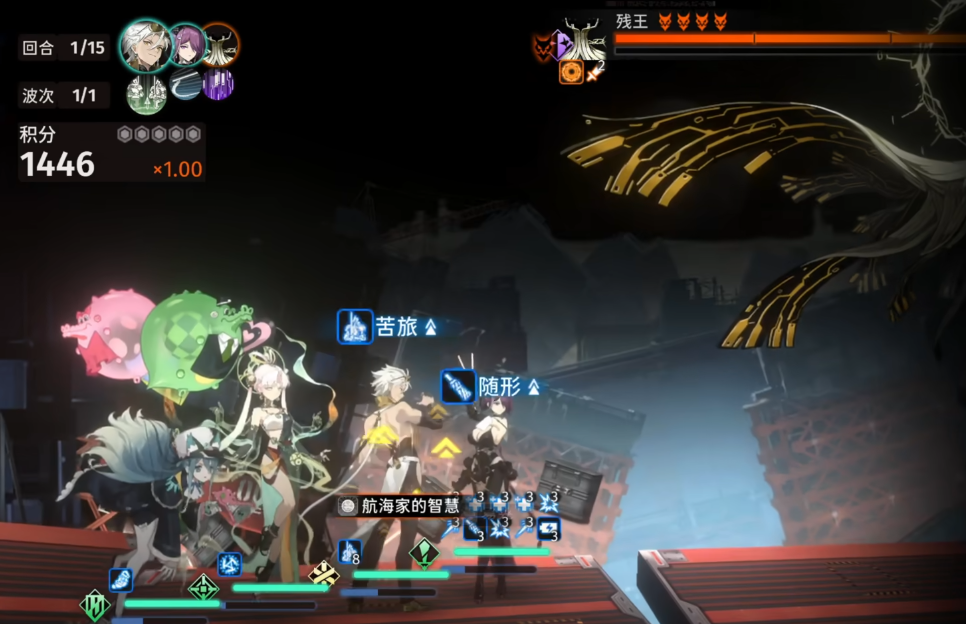
Task: Open the 苦旅 buff icon
Action: (x=355, y=327)
